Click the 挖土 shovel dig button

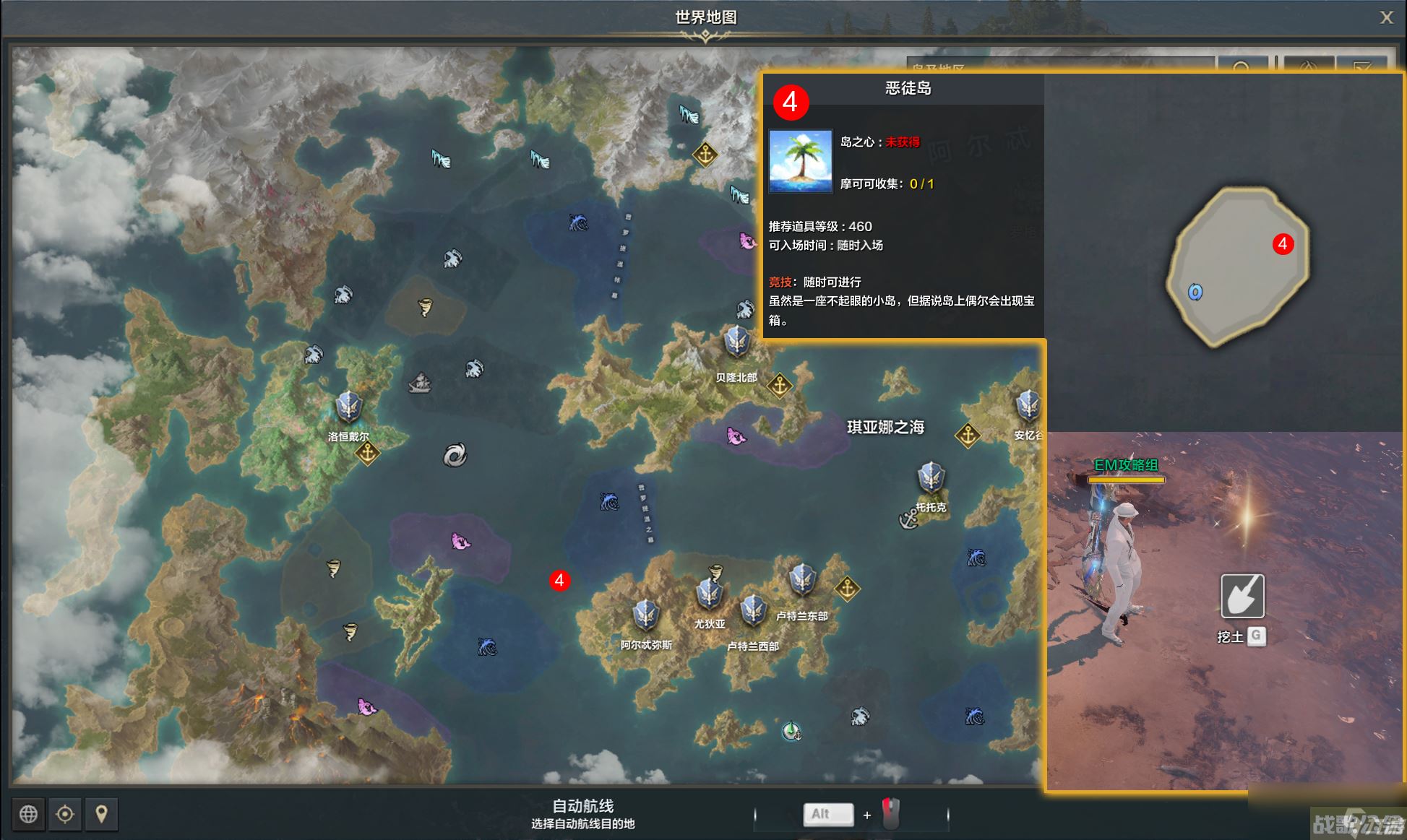(1242, 596)
